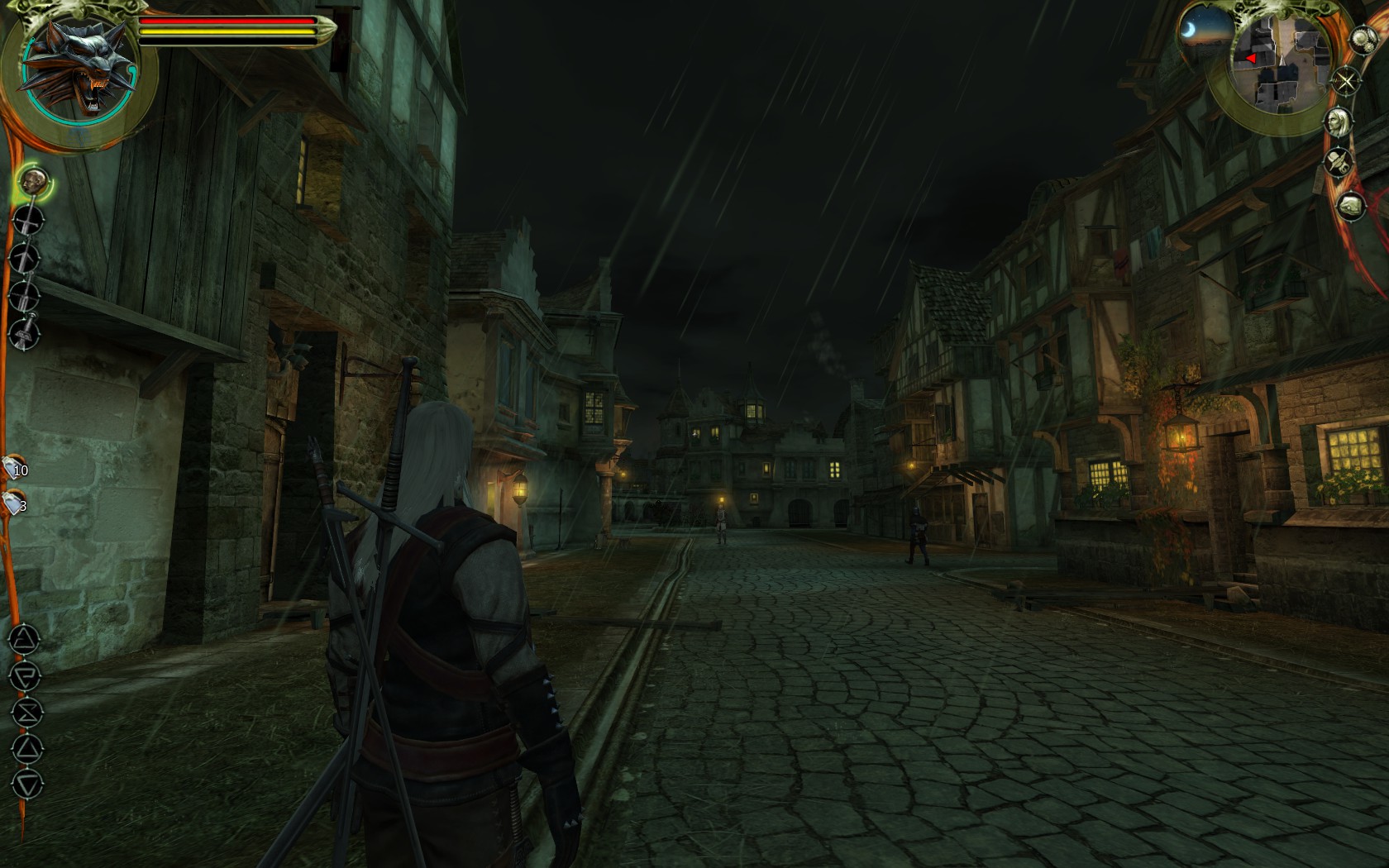Use the quick slot item with count 10
1389x868 pixels.
click(x=15, y=468)
